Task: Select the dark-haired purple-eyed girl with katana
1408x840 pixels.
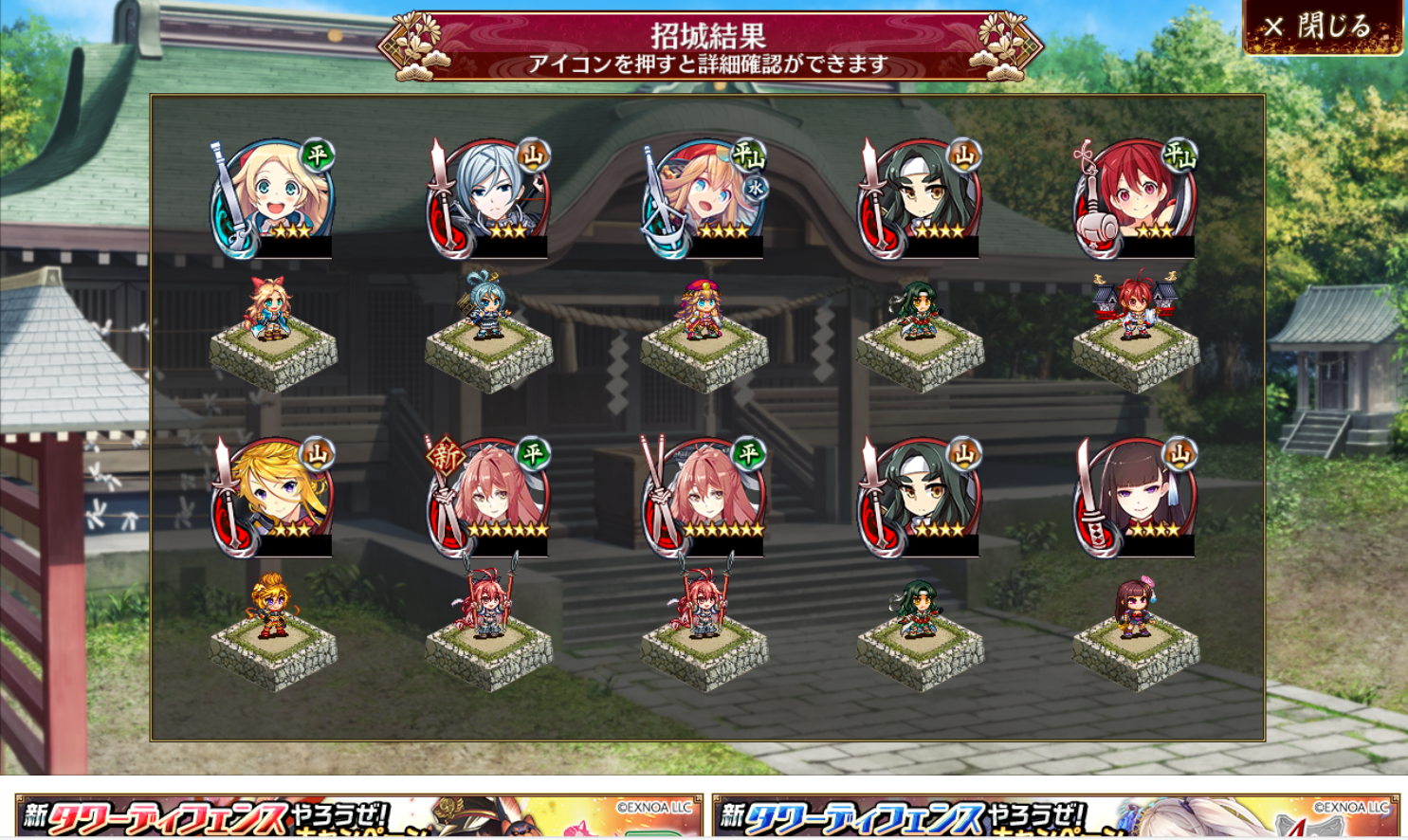Action: tap(1135, 498)
